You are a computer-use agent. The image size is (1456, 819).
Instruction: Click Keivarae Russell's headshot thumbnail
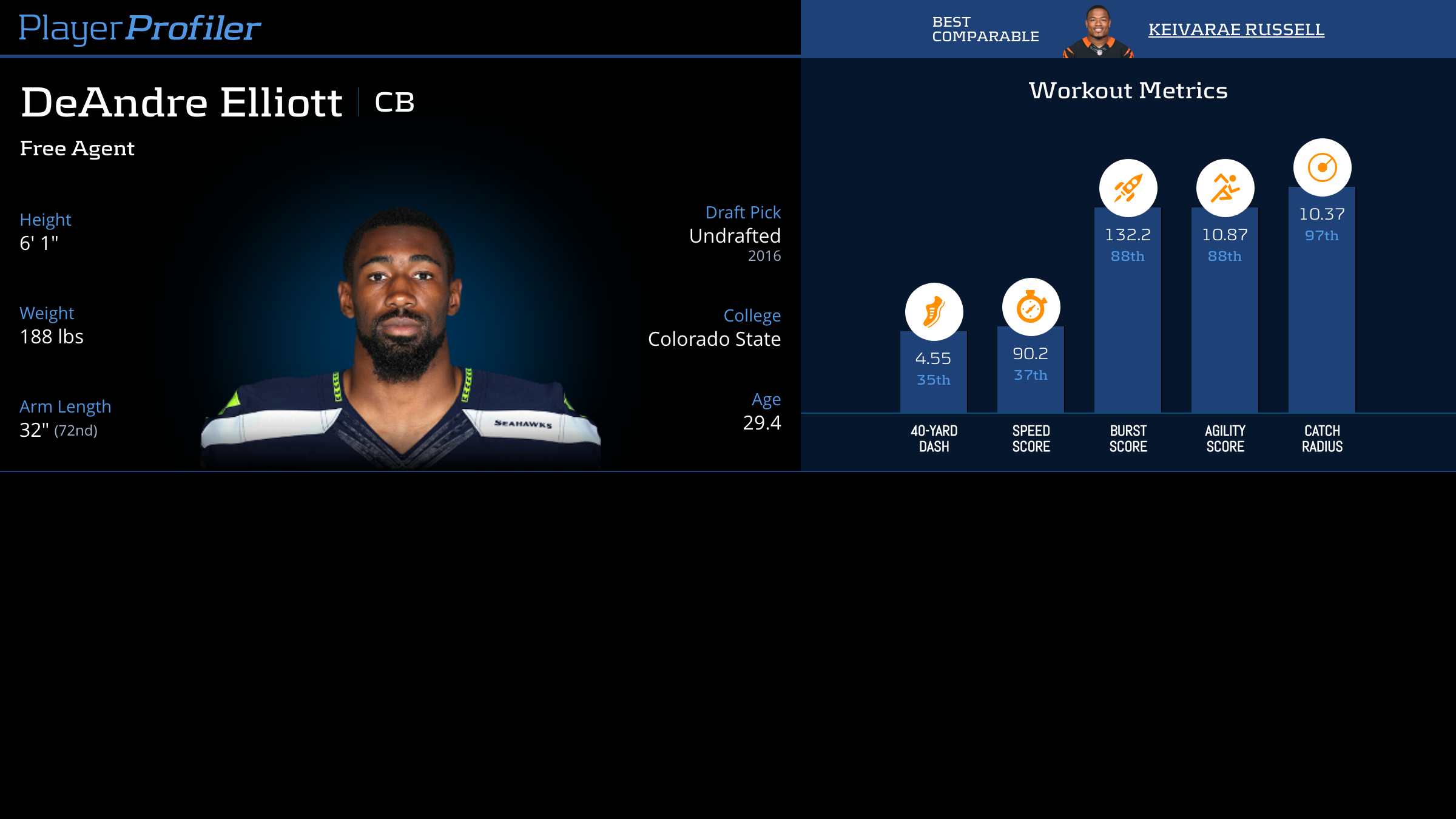click(x=1098, y=32)
